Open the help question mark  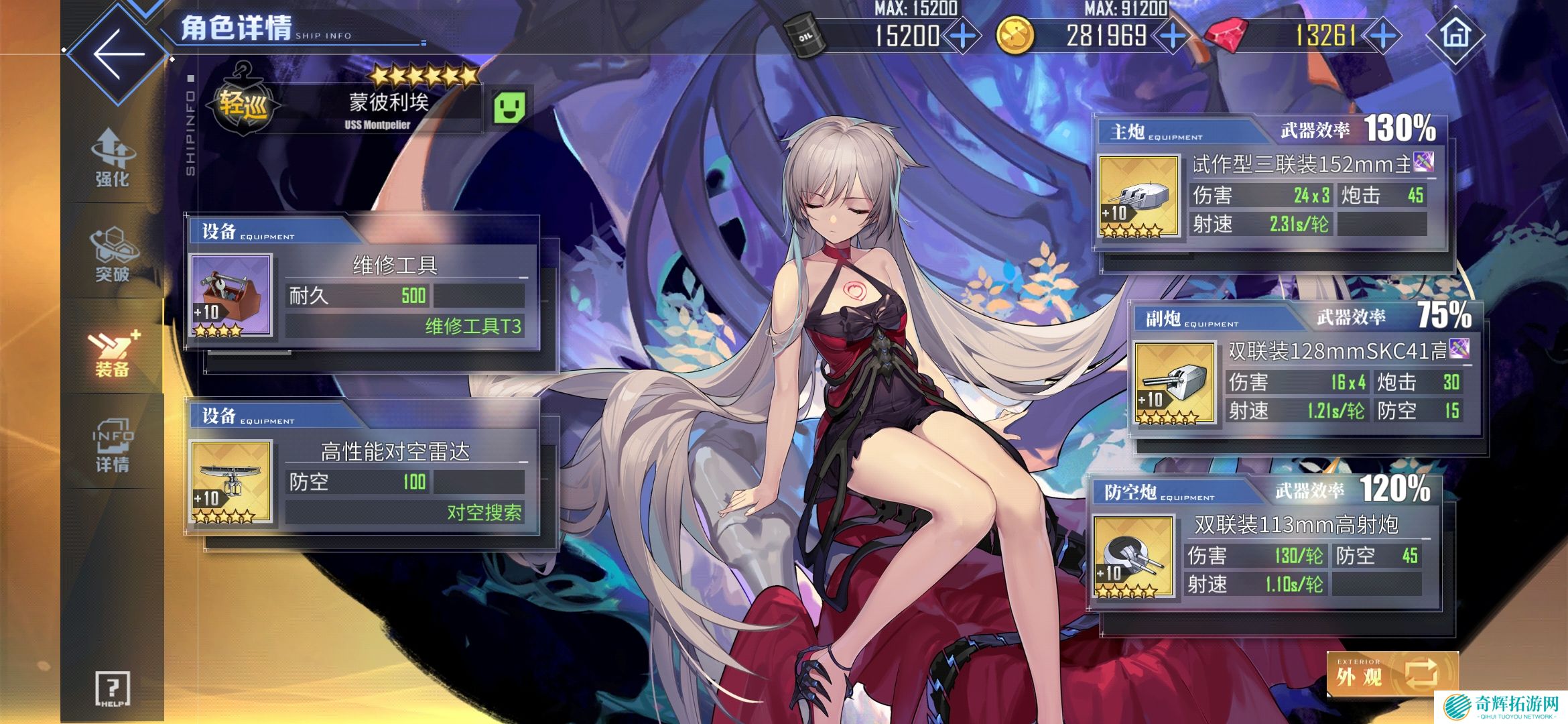click(x=112, y=688)
